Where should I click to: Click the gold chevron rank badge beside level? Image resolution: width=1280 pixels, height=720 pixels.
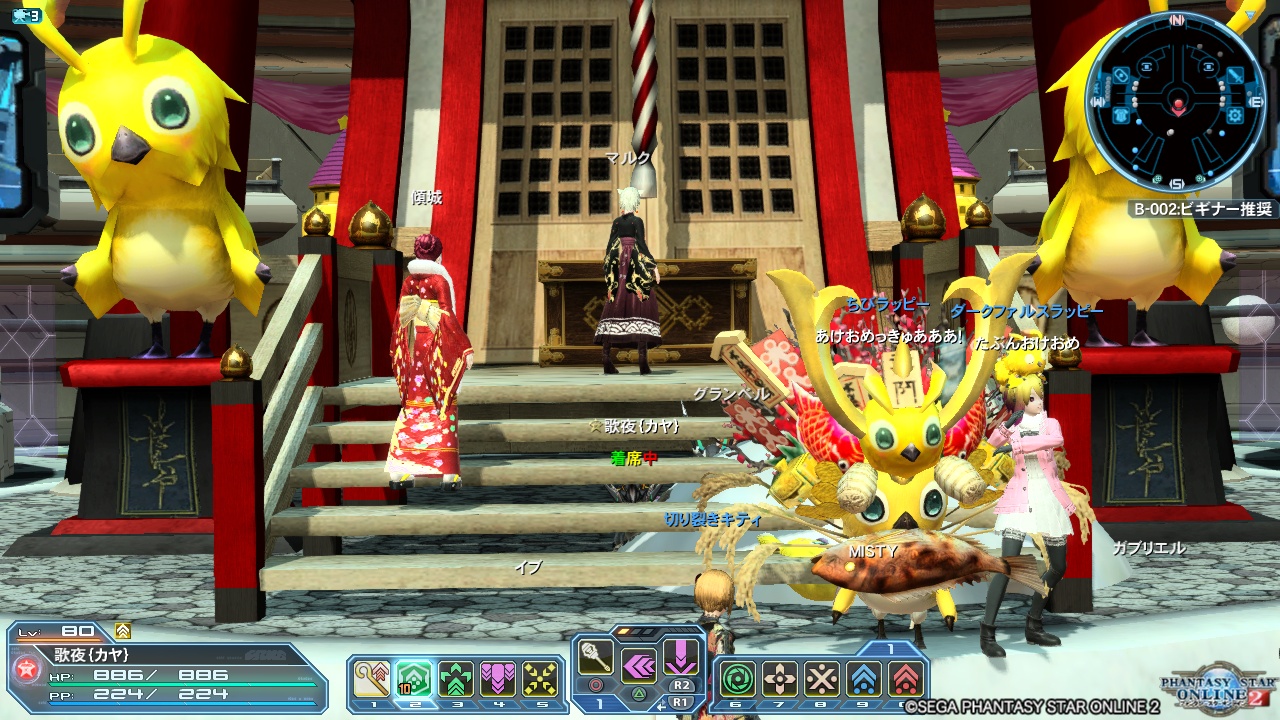coord(123,631)
